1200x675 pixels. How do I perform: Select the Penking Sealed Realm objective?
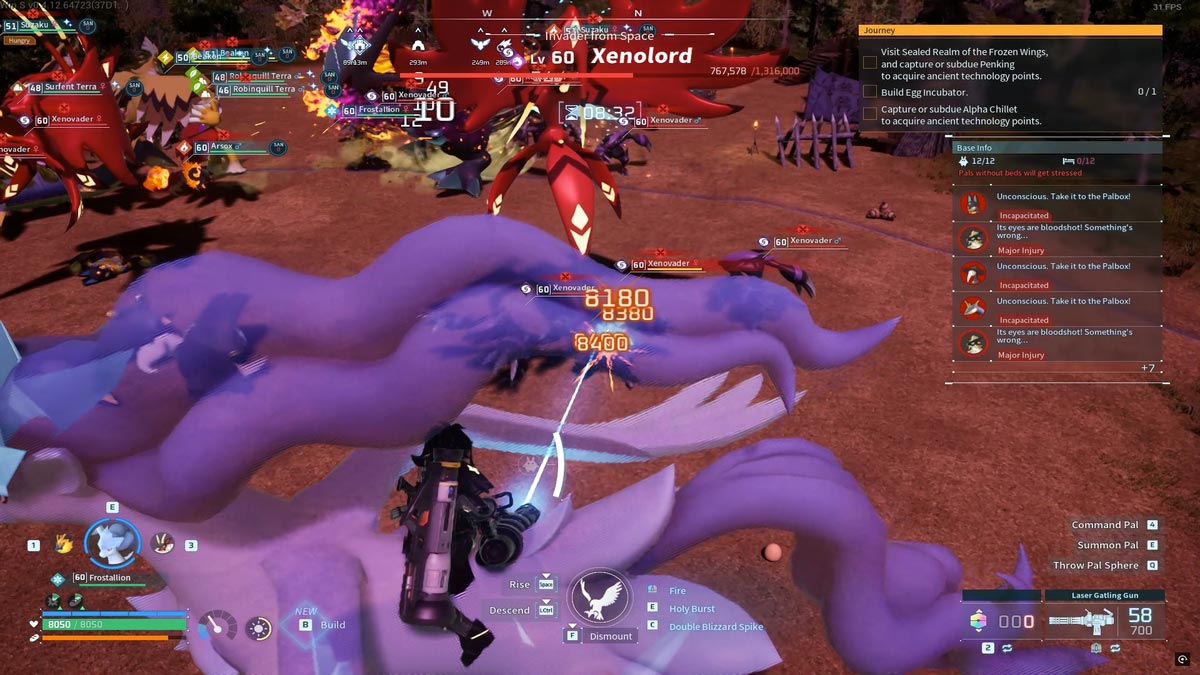click(x=960, y=63)
